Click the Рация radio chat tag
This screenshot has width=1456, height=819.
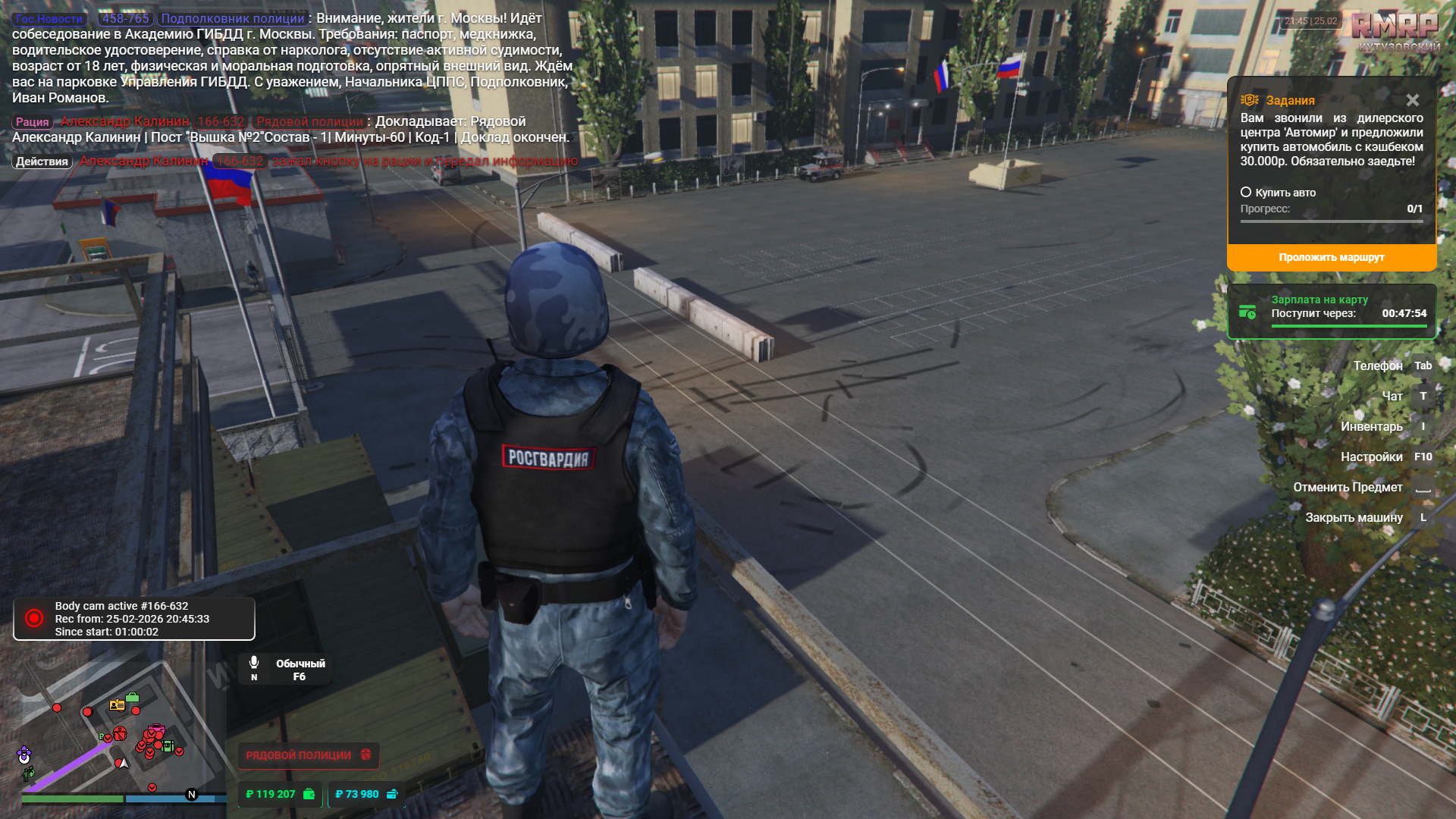tap(32, 122)
